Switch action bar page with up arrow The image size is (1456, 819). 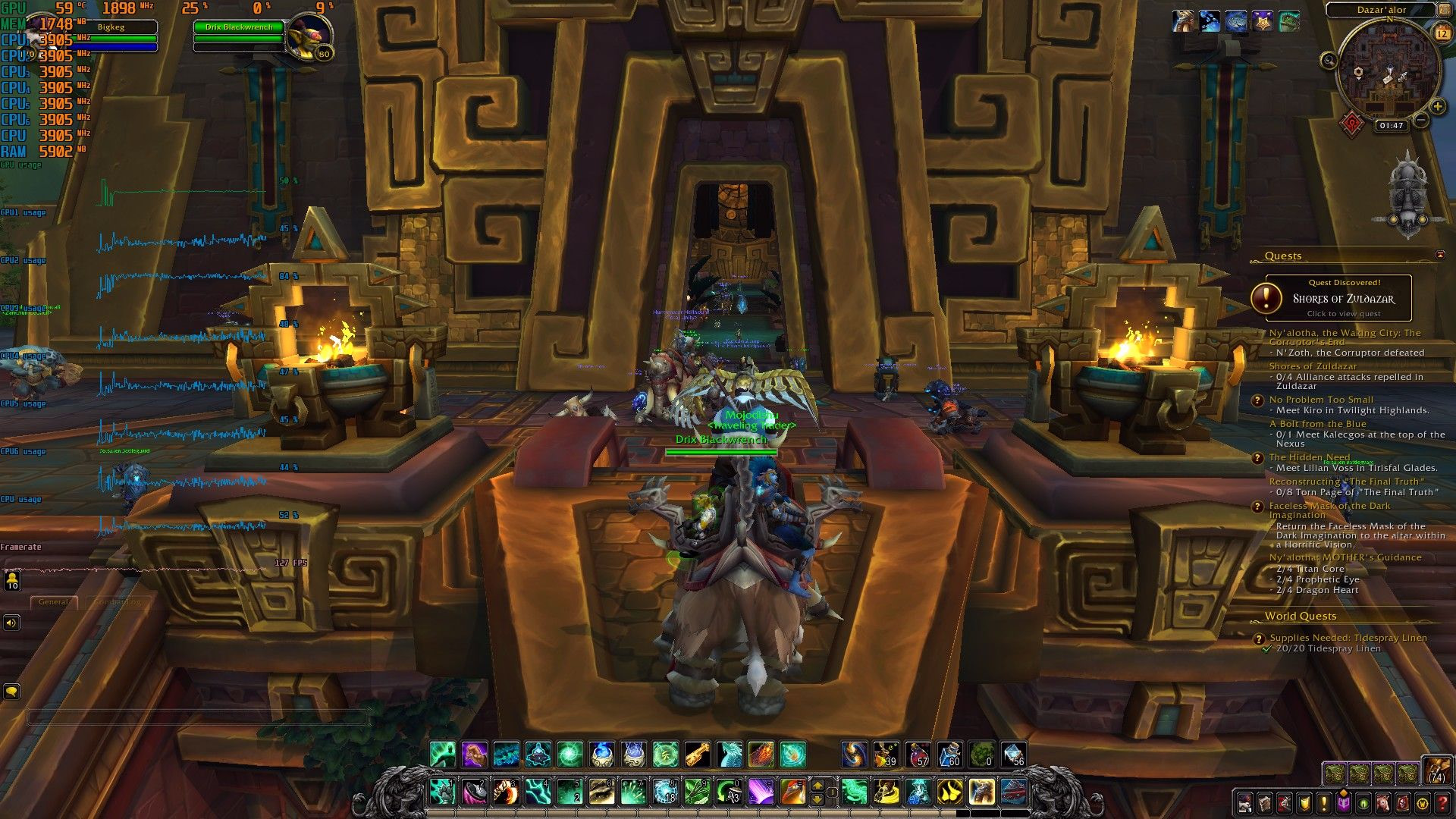pos(817,784)
